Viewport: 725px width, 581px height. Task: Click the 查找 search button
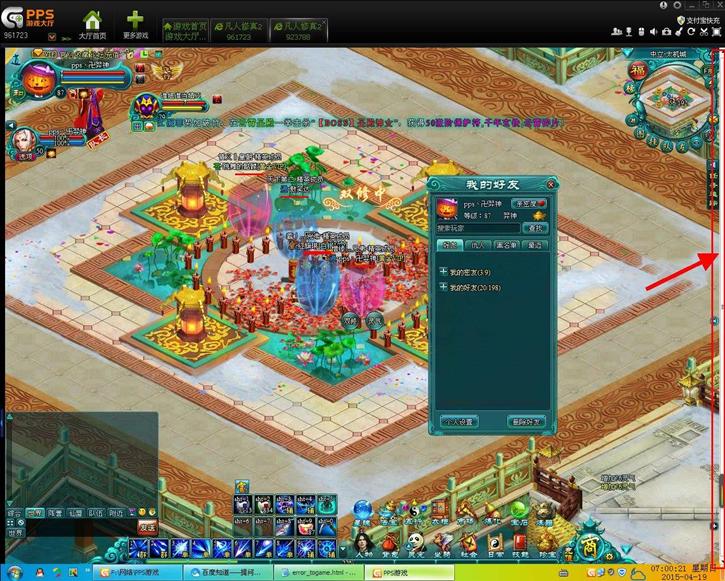[538, 229]
